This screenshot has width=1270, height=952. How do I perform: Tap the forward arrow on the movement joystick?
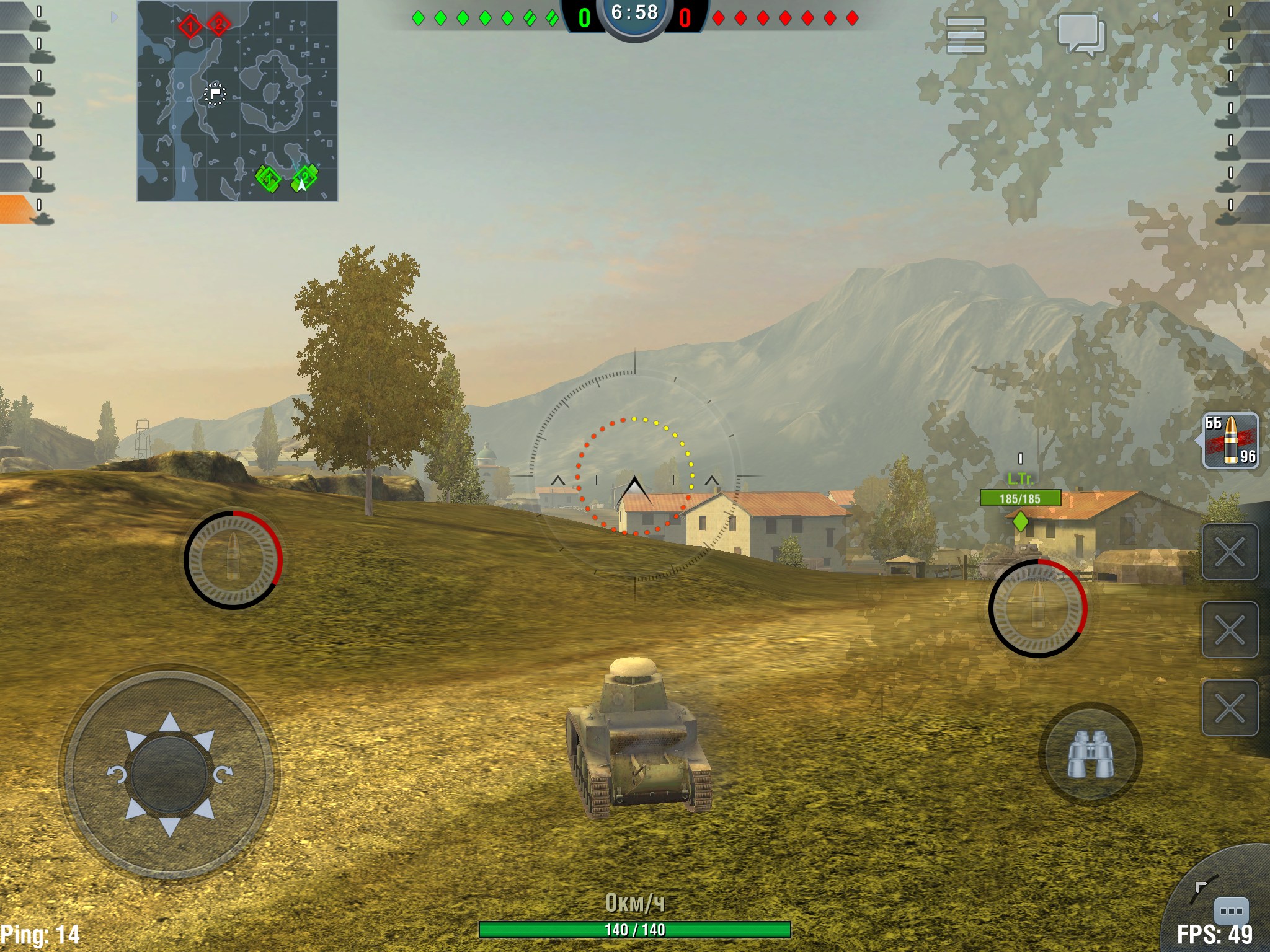pos(169,722)
